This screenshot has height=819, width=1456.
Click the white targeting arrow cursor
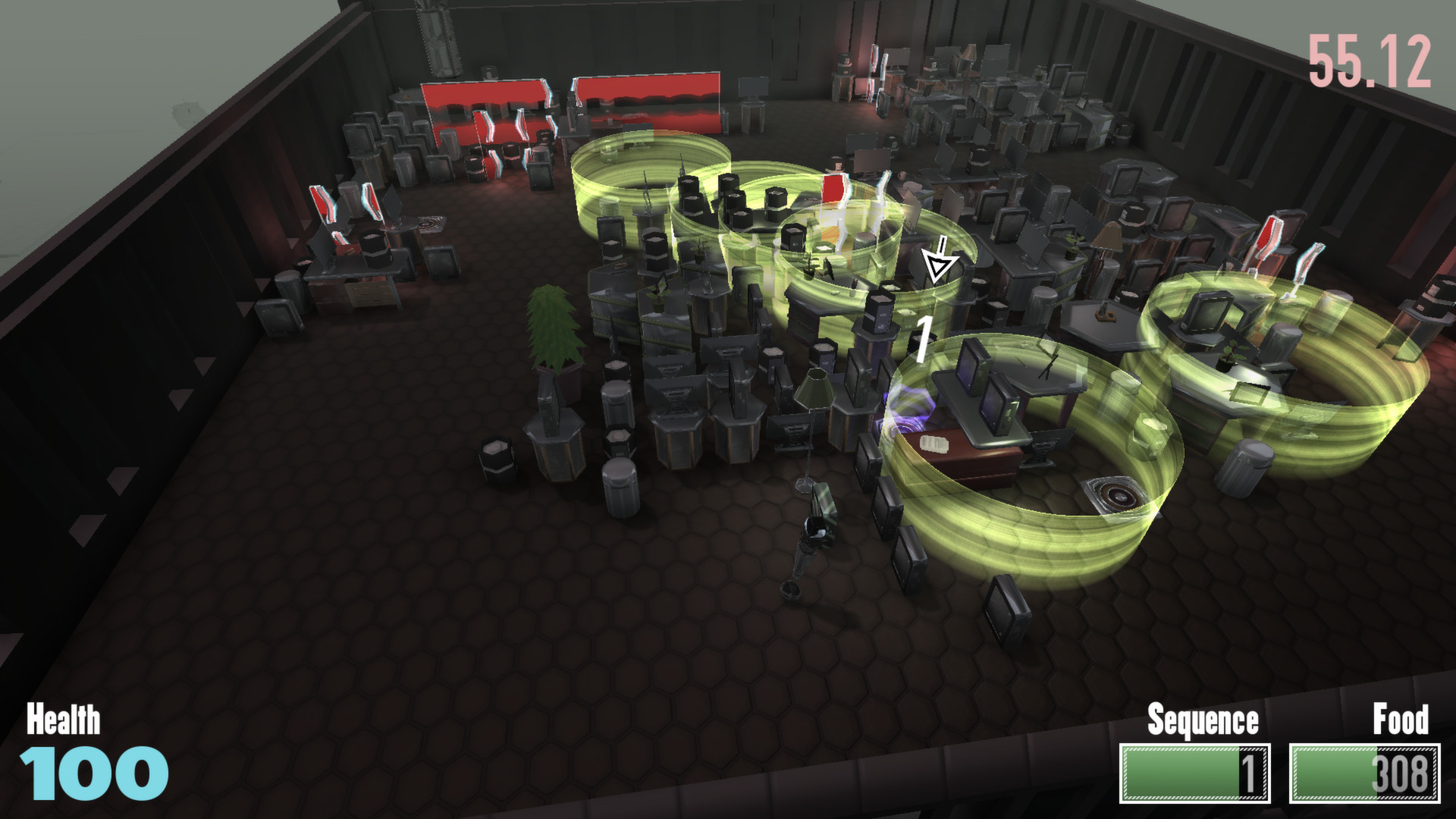[x=938, y=262]
